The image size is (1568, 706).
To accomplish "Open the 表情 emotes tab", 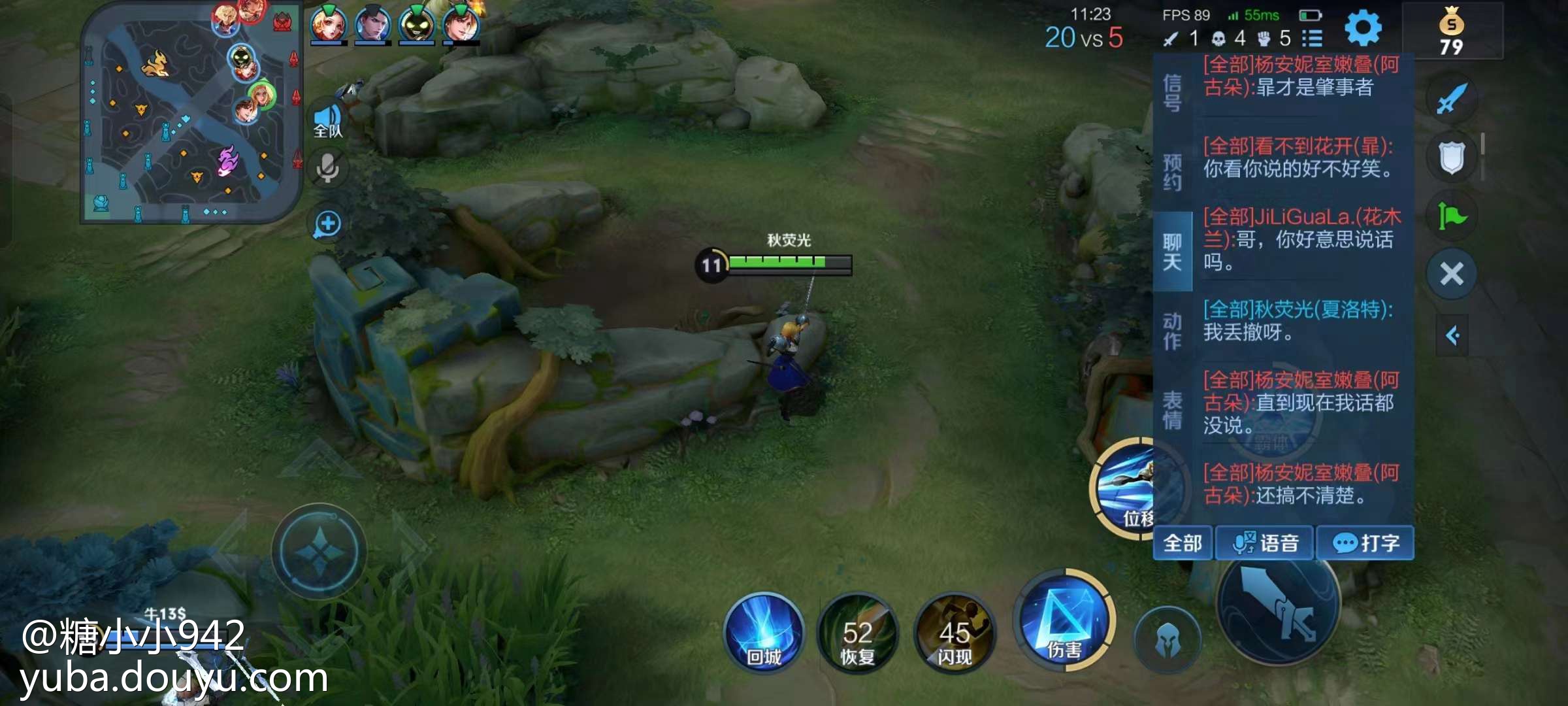I will click(1173, 410).
